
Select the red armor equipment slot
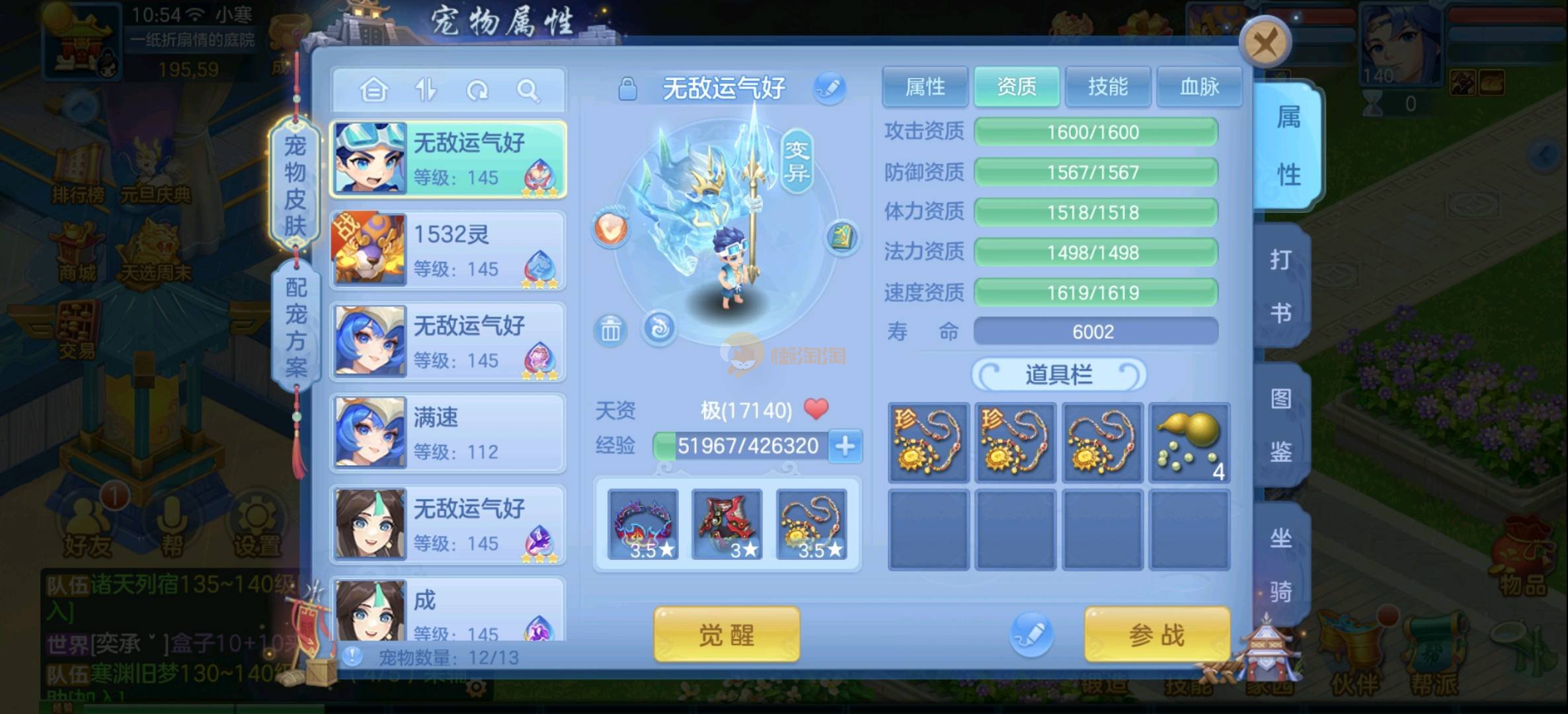726,524
